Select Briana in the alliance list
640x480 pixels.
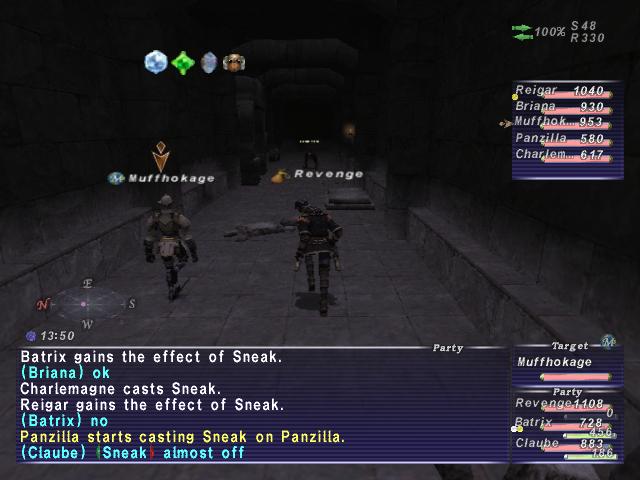tap(566, 107)
